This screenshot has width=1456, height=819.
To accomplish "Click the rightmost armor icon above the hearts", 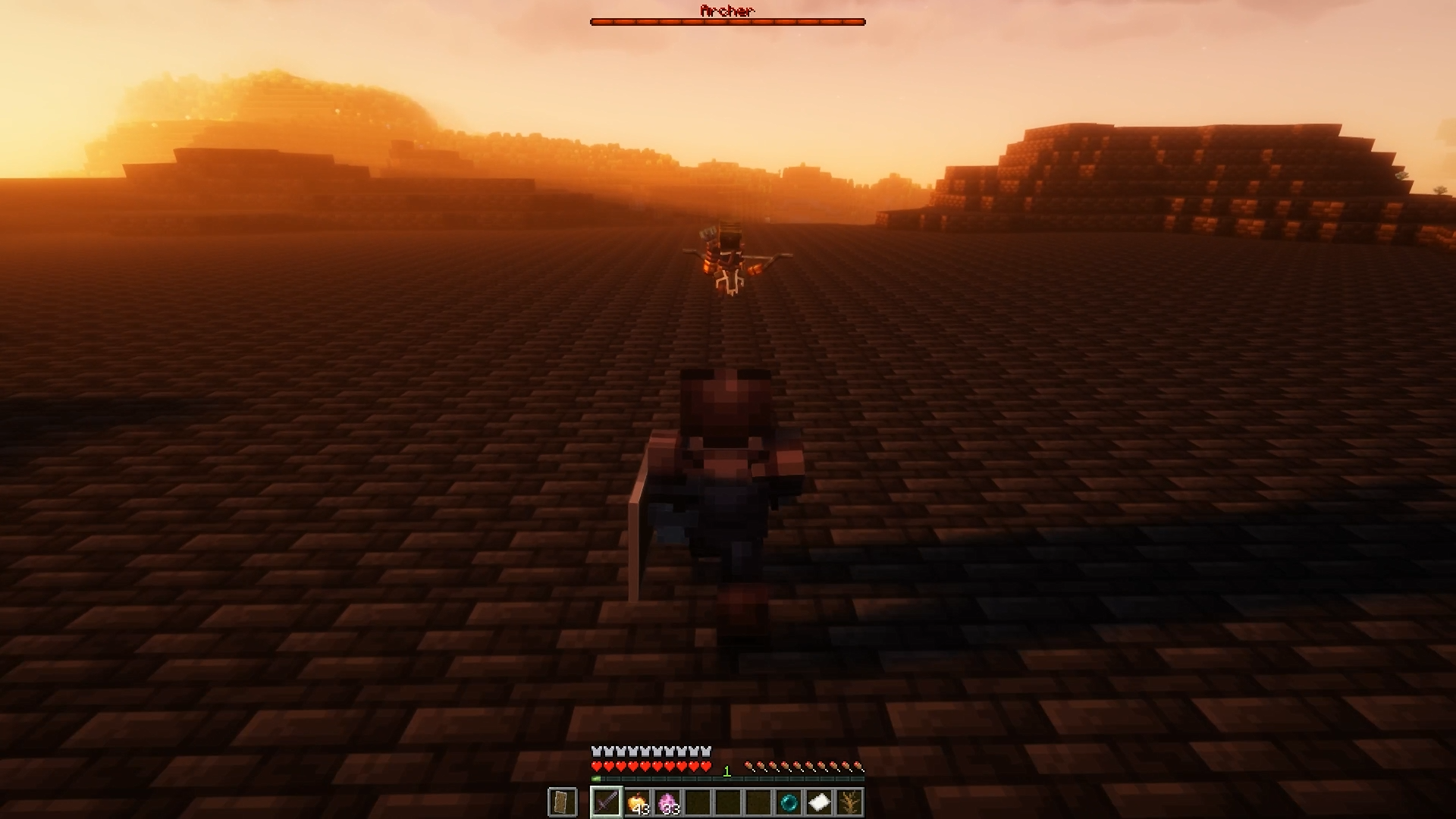I will (x=705, y=751).
